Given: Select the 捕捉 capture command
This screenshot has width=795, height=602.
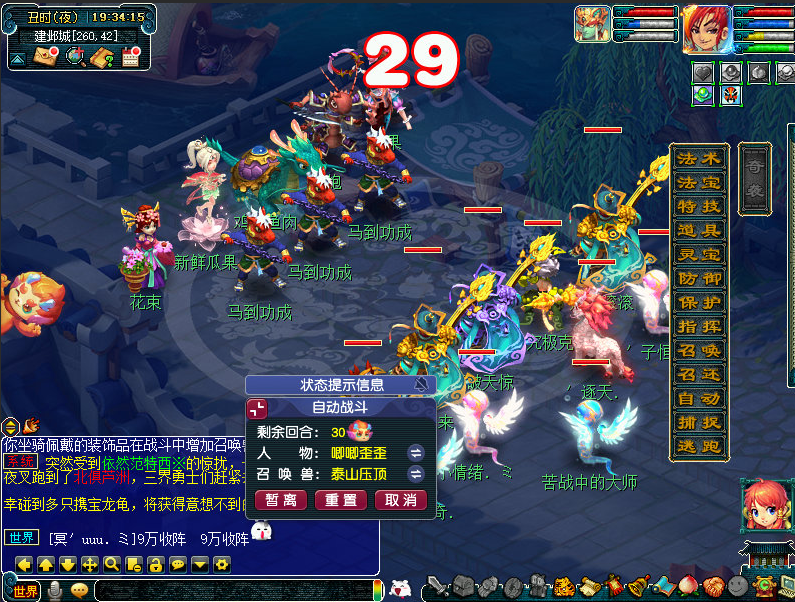Looking at the screenshot, I should click(698, 422).
